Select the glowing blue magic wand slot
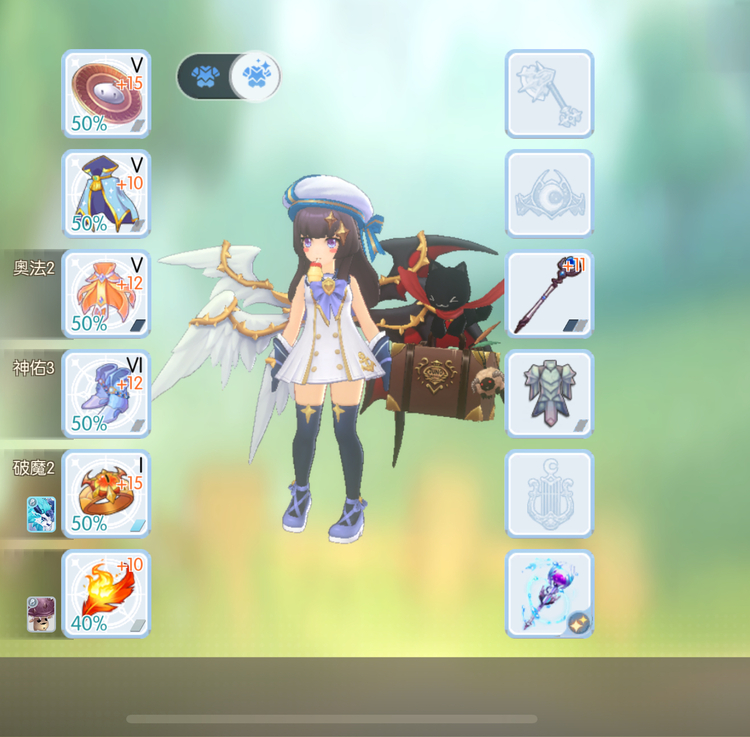 (x=549, y=594)
